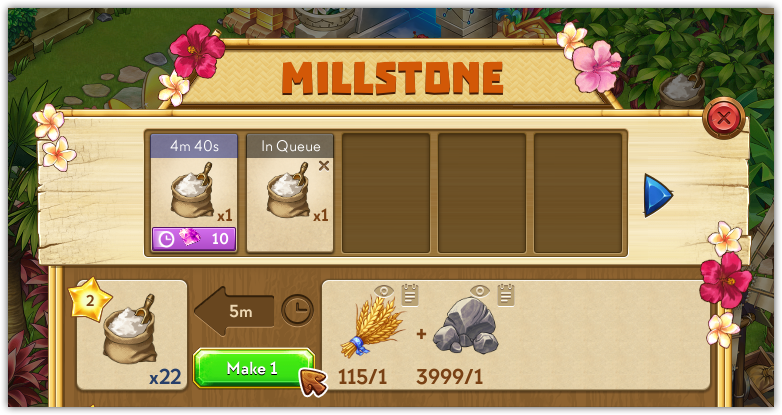782x415 pixels.
Task: View wheat source via eye icon
Action: tap(384, 291)
